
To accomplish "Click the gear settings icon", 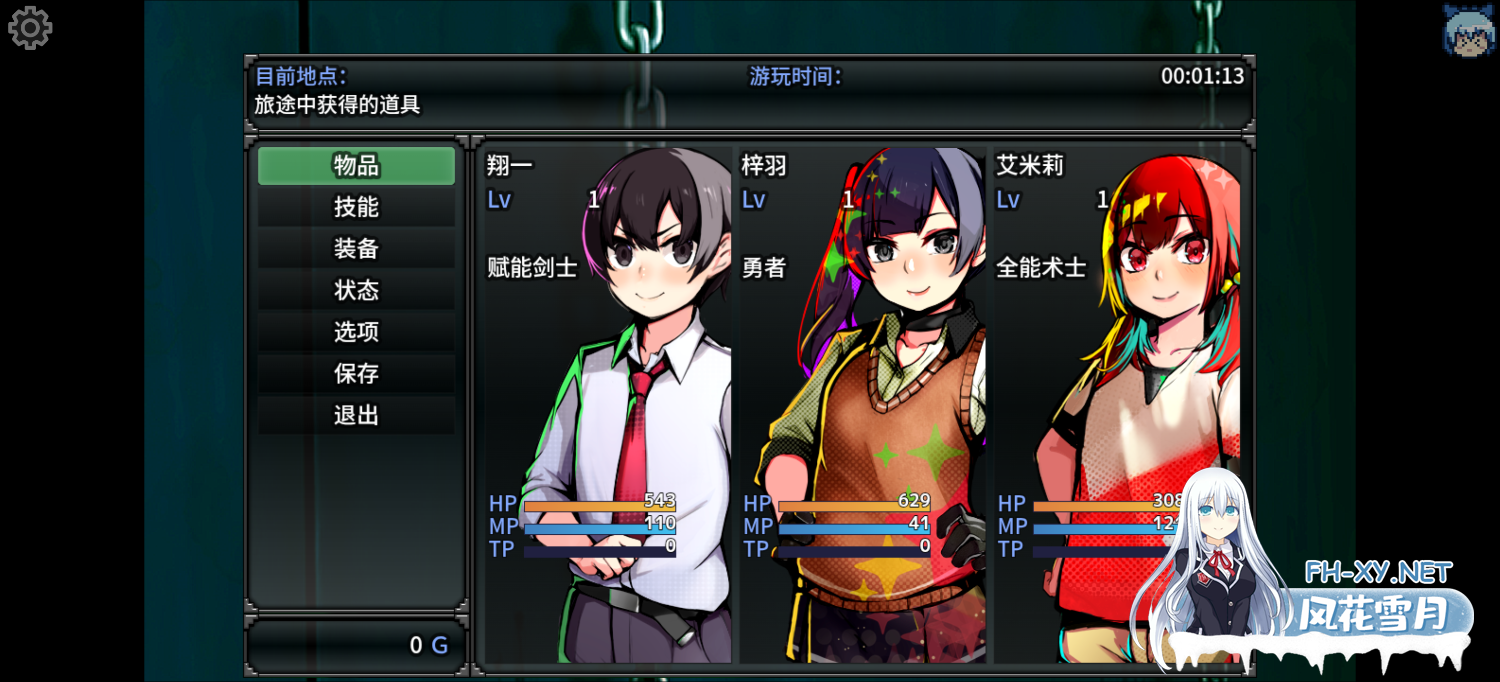I will 30,28.
